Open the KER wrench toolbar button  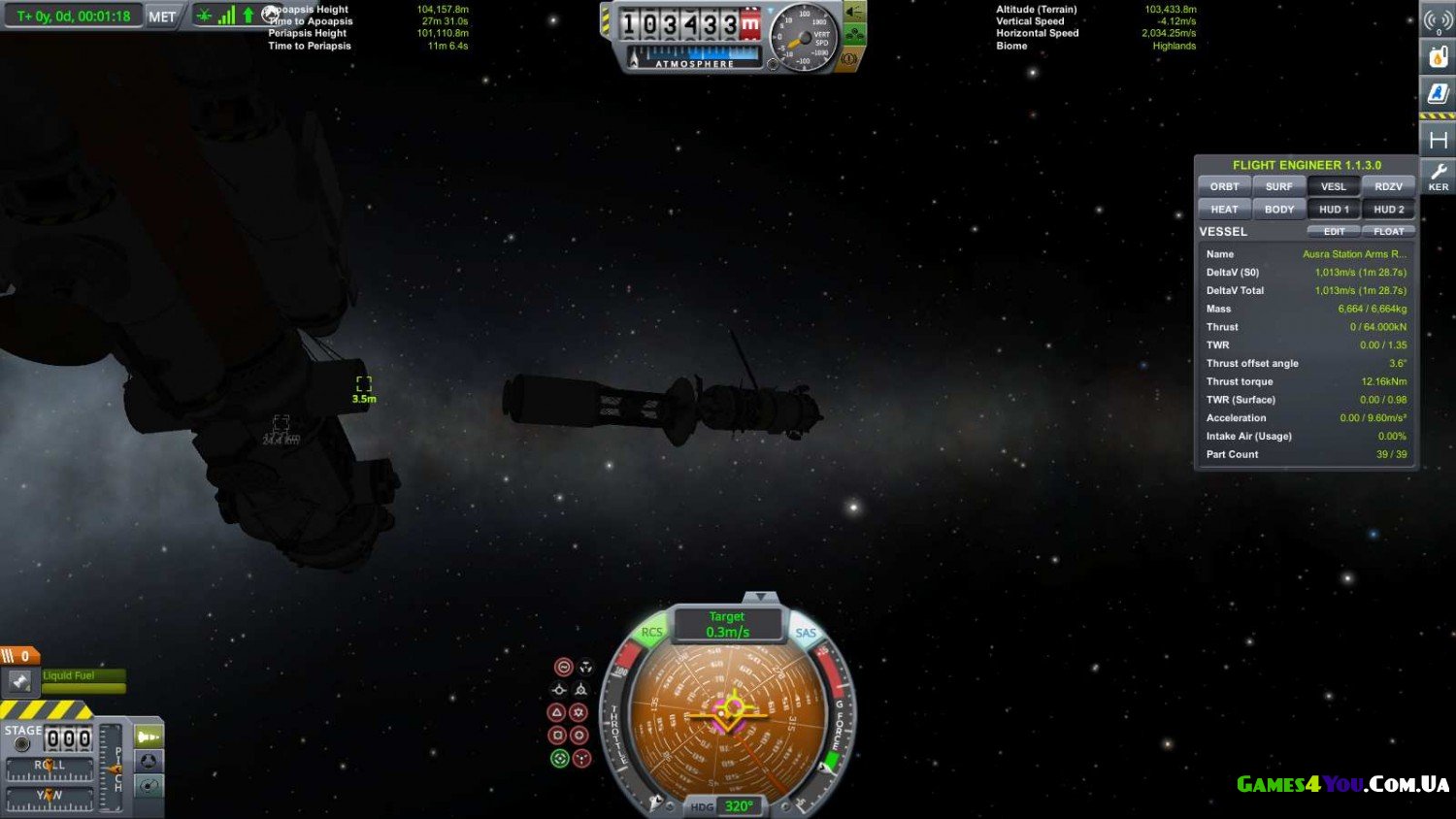point(1438,177)
